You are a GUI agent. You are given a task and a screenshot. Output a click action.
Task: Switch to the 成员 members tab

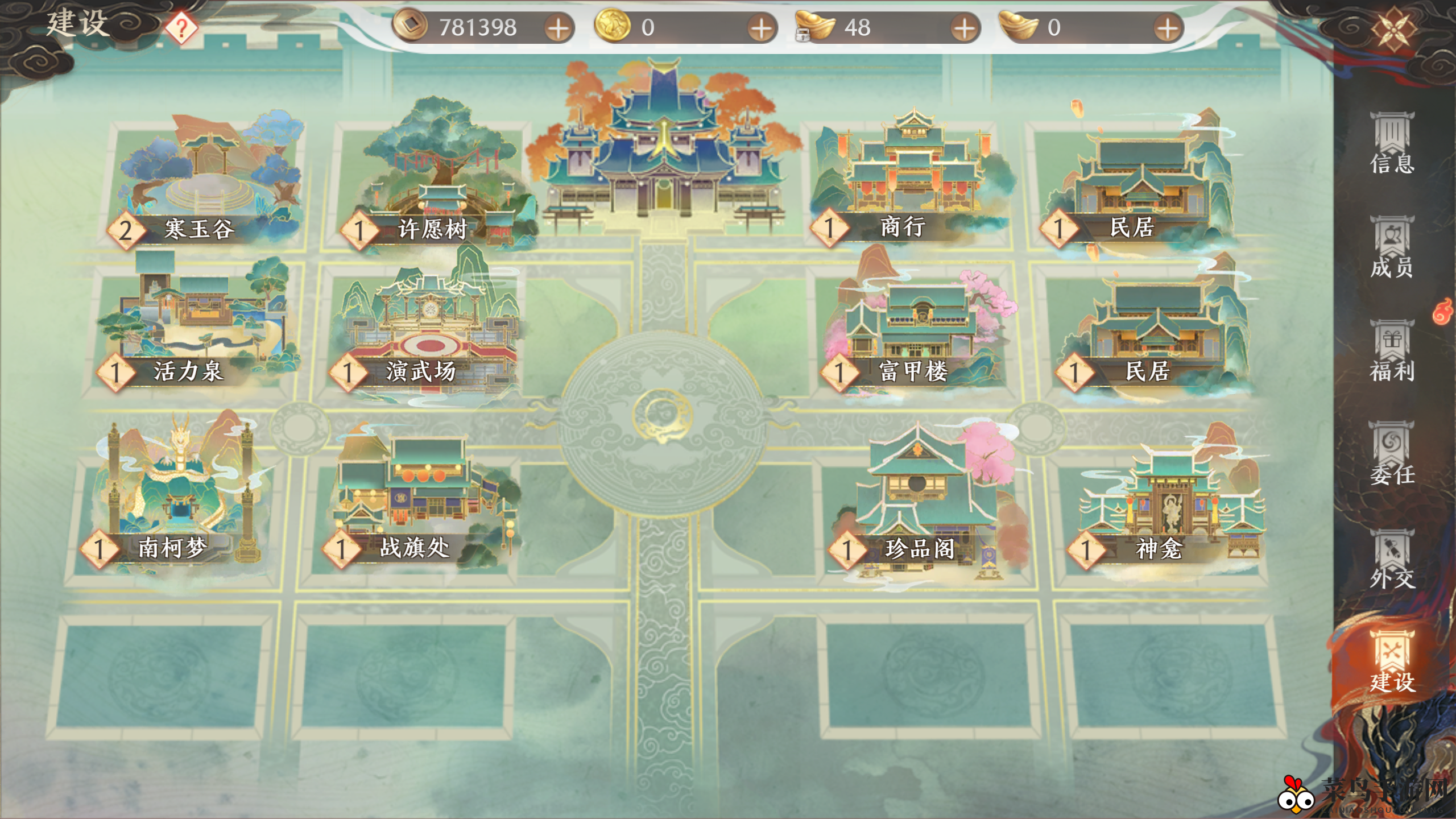[x=1391, y=247]
